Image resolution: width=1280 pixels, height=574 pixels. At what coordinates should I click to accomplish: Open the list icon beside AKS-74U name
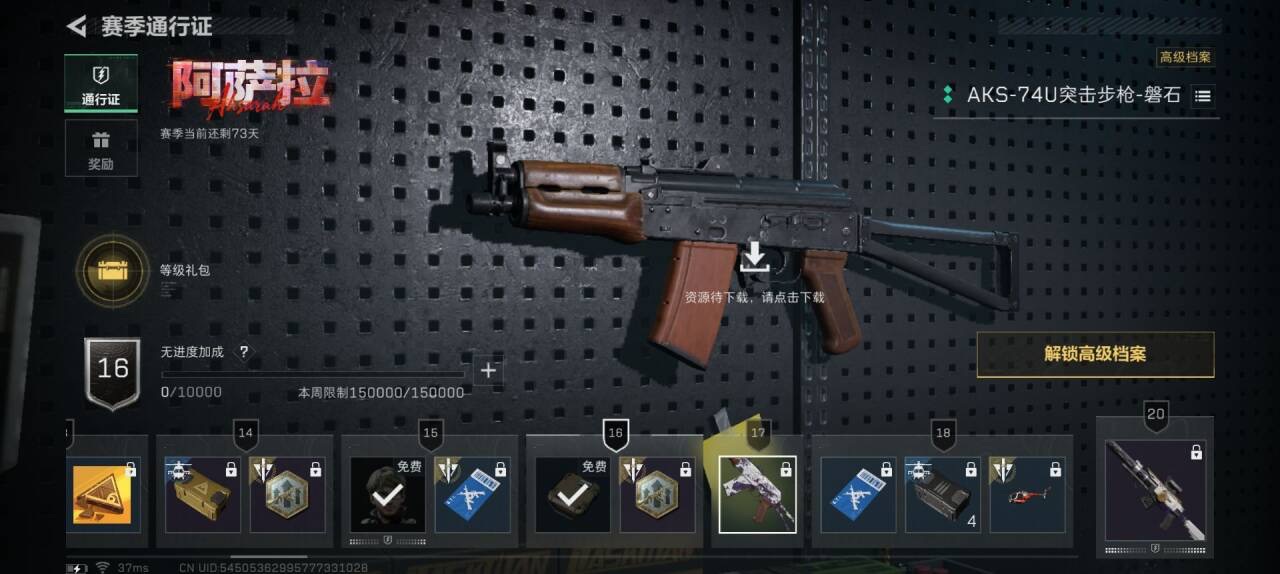(1203, 97)
